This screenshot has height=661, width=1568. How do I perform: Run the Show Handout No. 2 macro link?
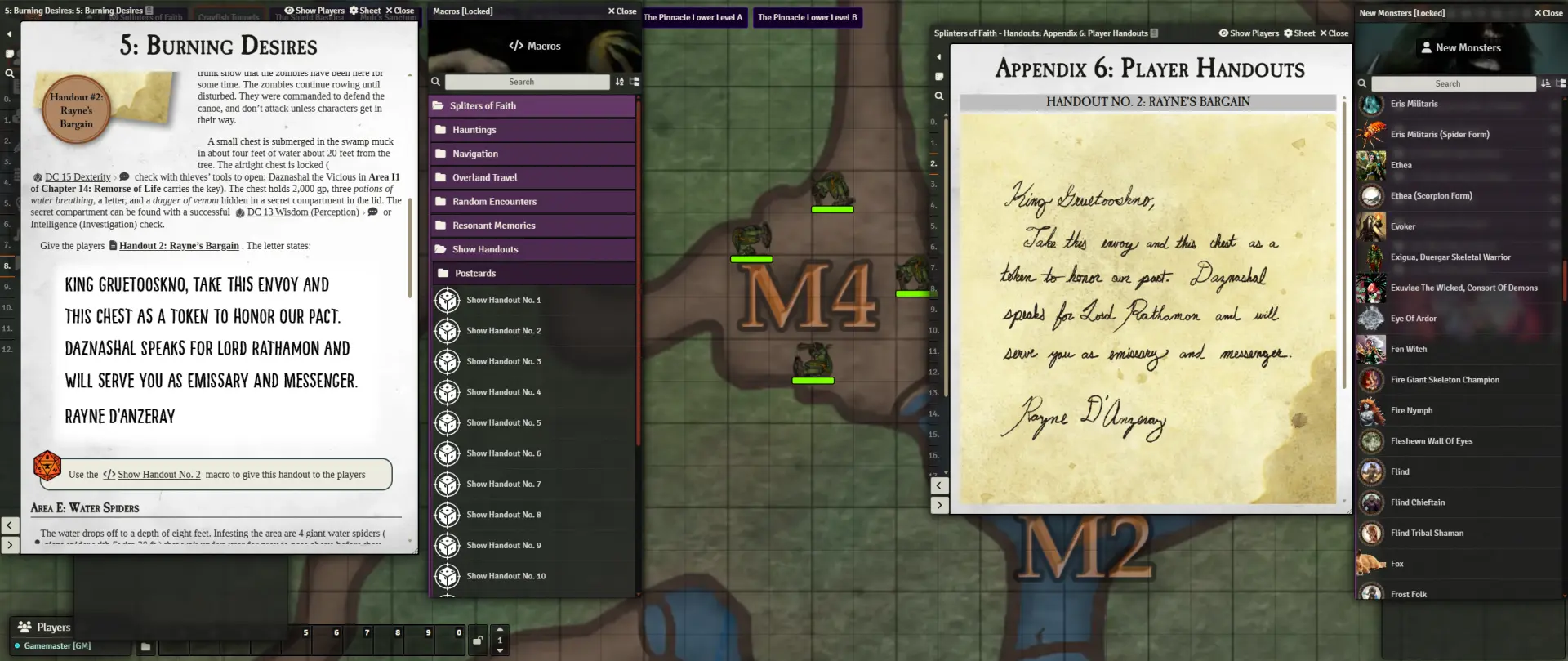(x=158, y=475)
